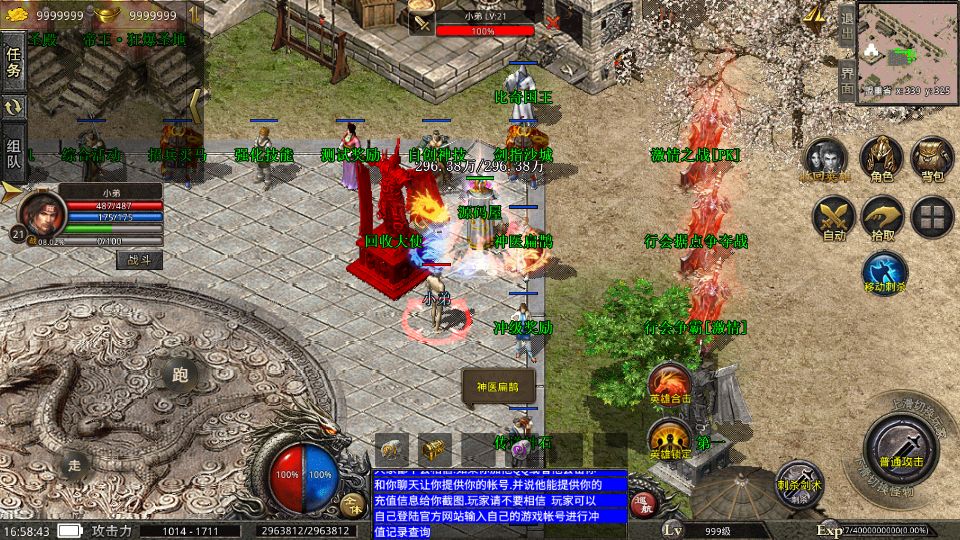Activate the 移动刺杀 skill
This screenshot has width=960, height=540.
coord(884,272)
